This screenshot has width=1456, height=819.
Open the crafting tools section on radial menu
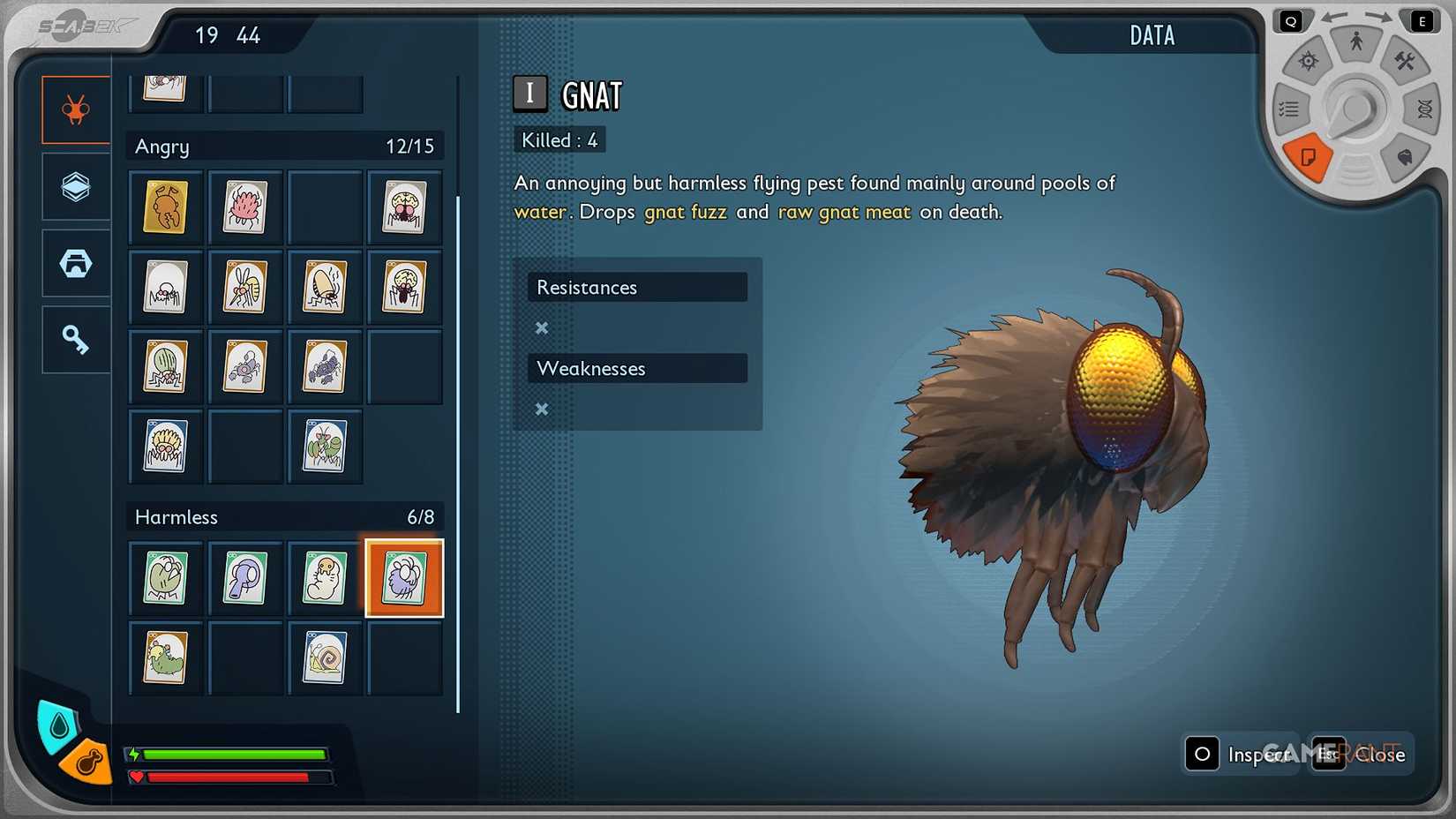coord(1403,60)
